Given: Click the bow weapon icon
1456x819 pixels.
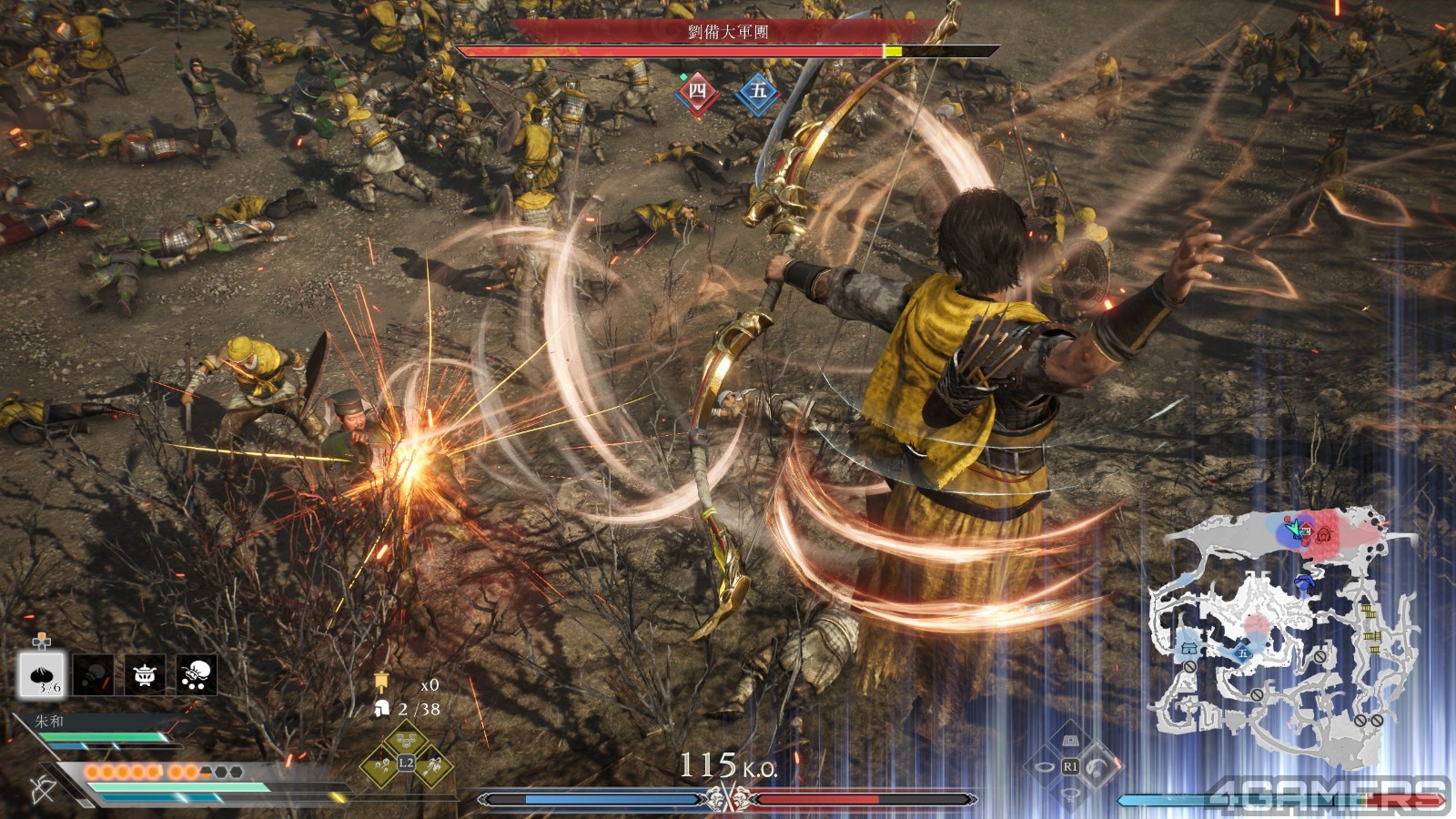Looking at the screenshot, I should pyautogui.click(x=43, y=789).
